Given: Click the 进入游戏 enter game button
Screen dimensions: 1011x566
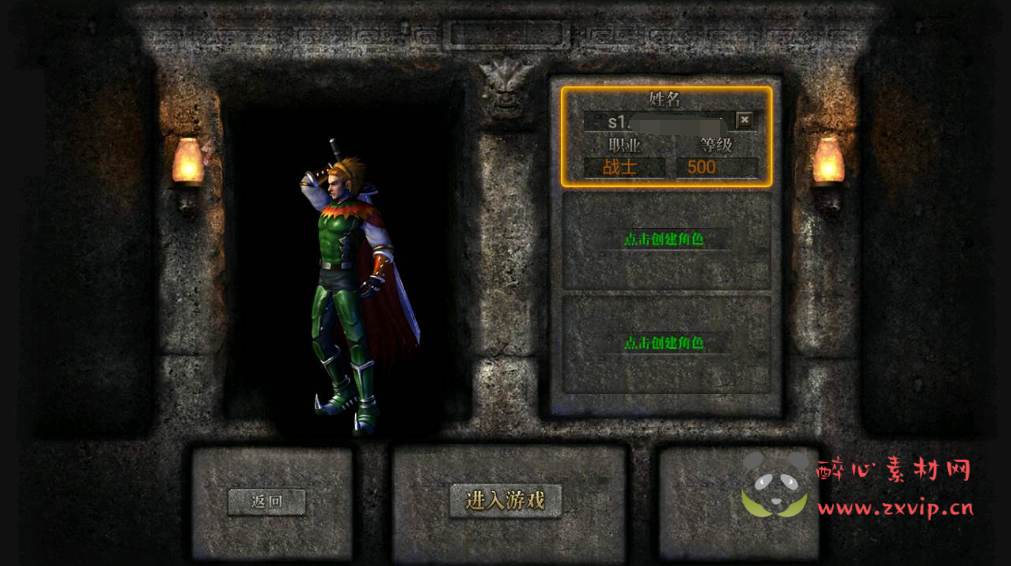Looking at the screenshot, I should [505, 500].
